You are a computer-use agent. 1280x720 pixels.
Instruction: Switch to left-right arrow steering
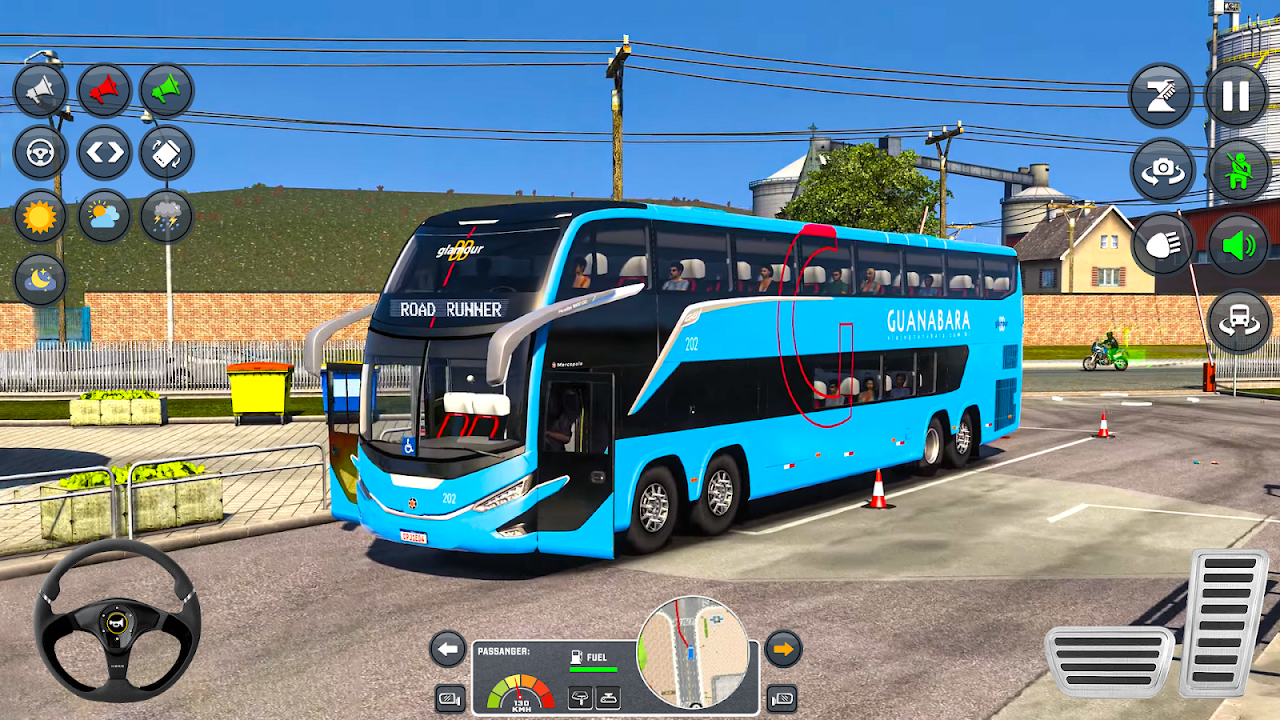tap(104, 153)
